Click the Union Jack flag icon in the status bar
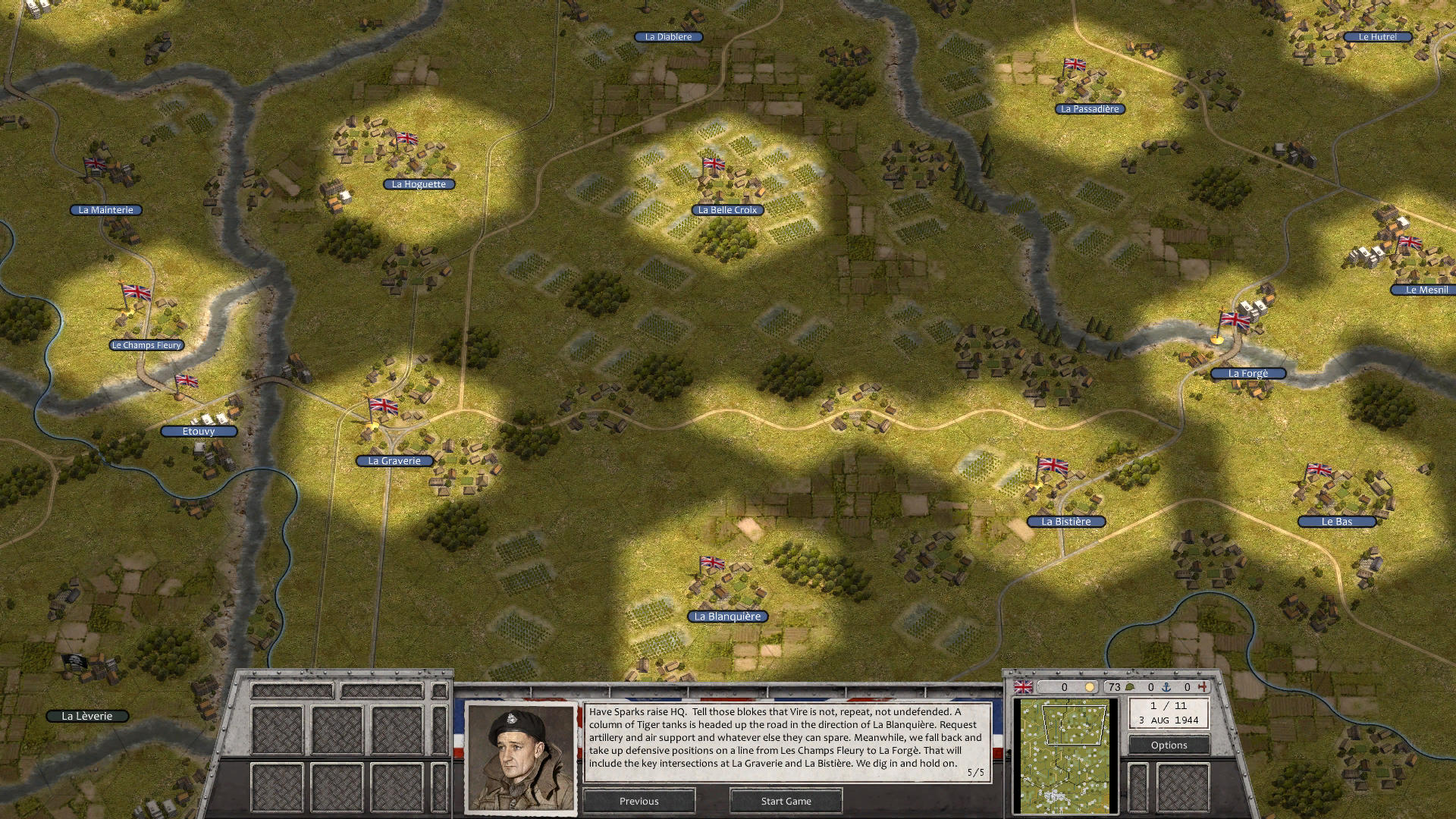1456x819 pixels. tap(1024, 687)
